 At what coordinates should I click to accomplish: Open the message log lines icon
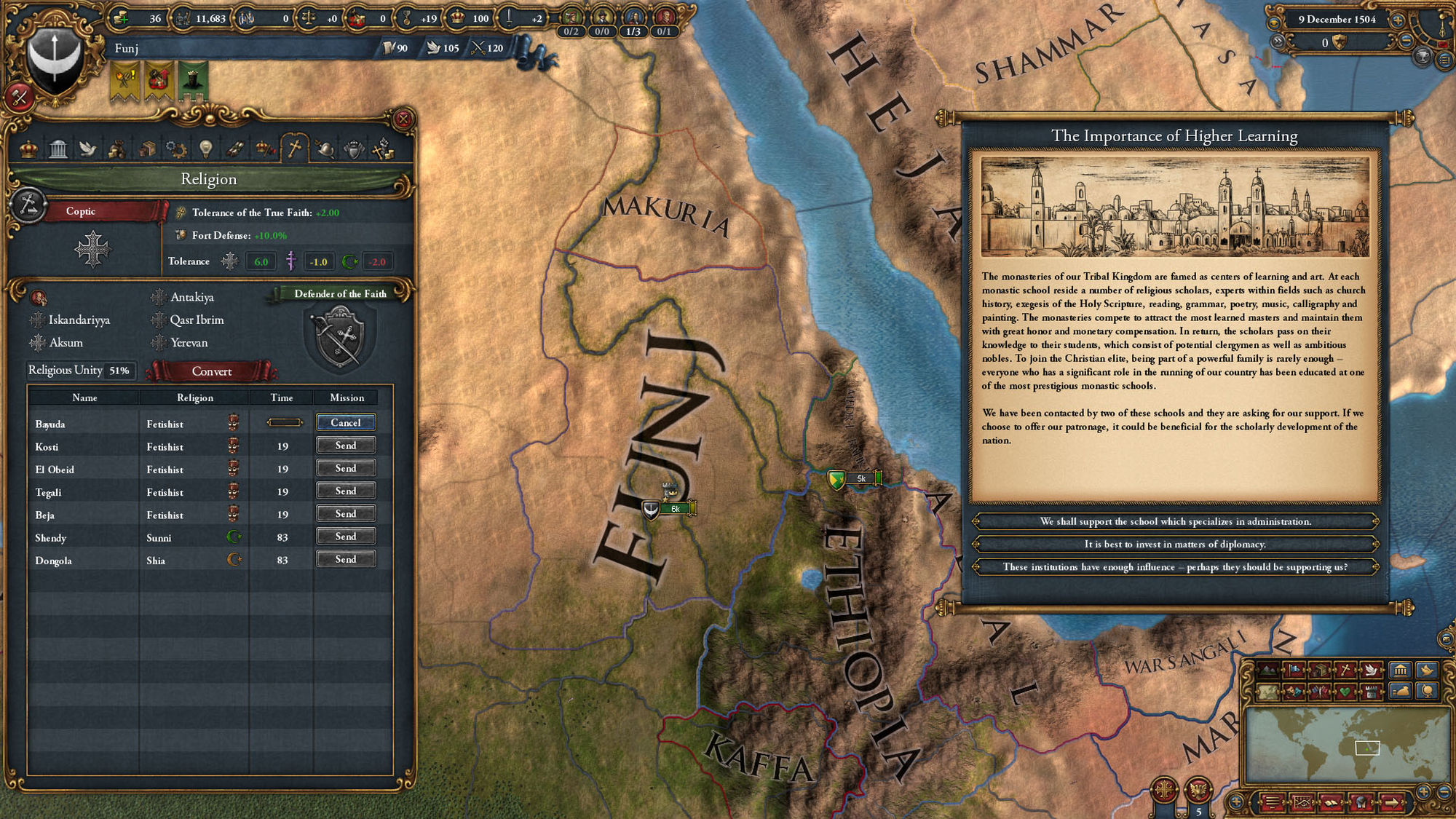point(1272,803)
